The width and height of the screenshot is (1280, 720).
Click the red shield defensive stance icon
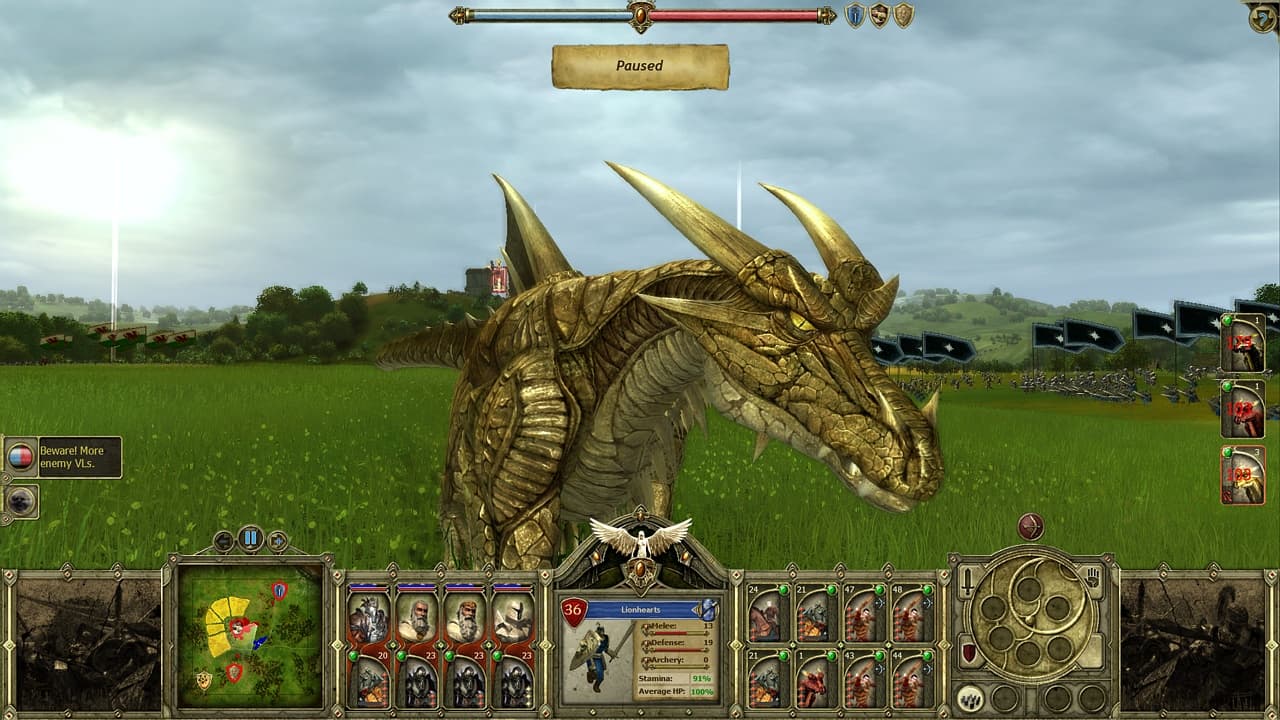point(968,651)
